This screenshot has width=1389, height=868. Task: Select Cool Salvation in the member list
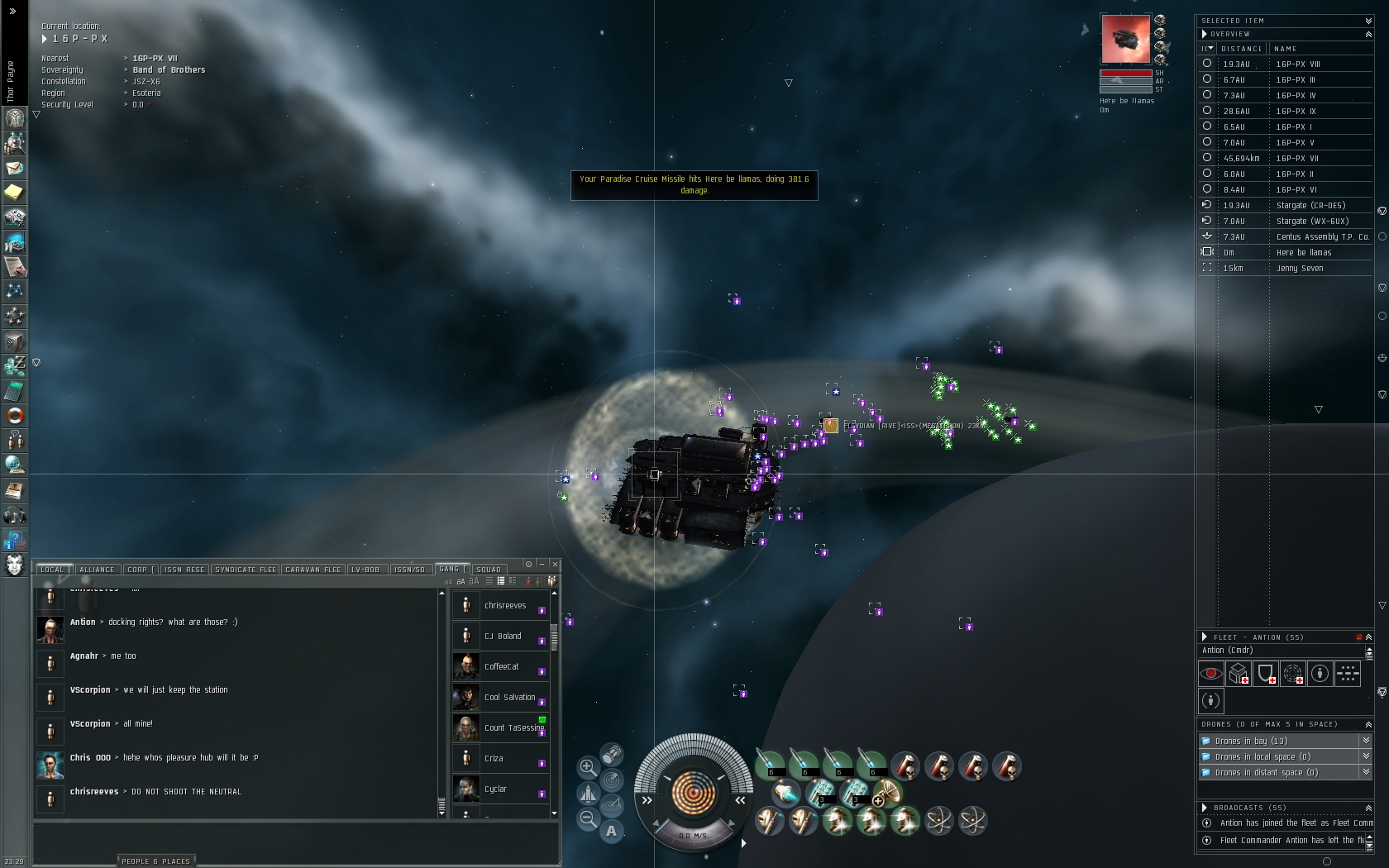(x=509, y=697)
